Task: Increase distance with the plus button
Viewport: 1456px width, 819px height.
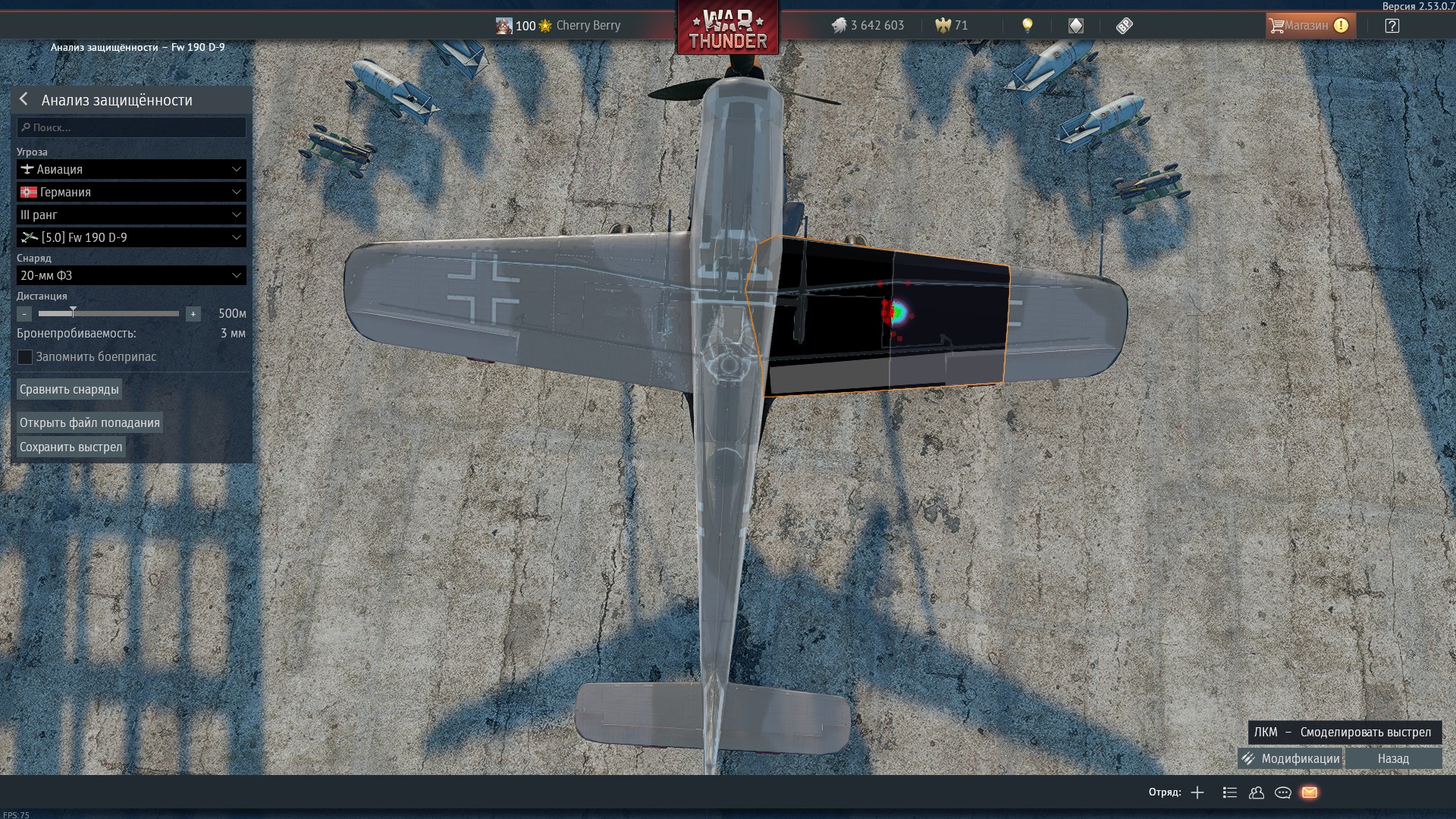Action: coord(193,314)
